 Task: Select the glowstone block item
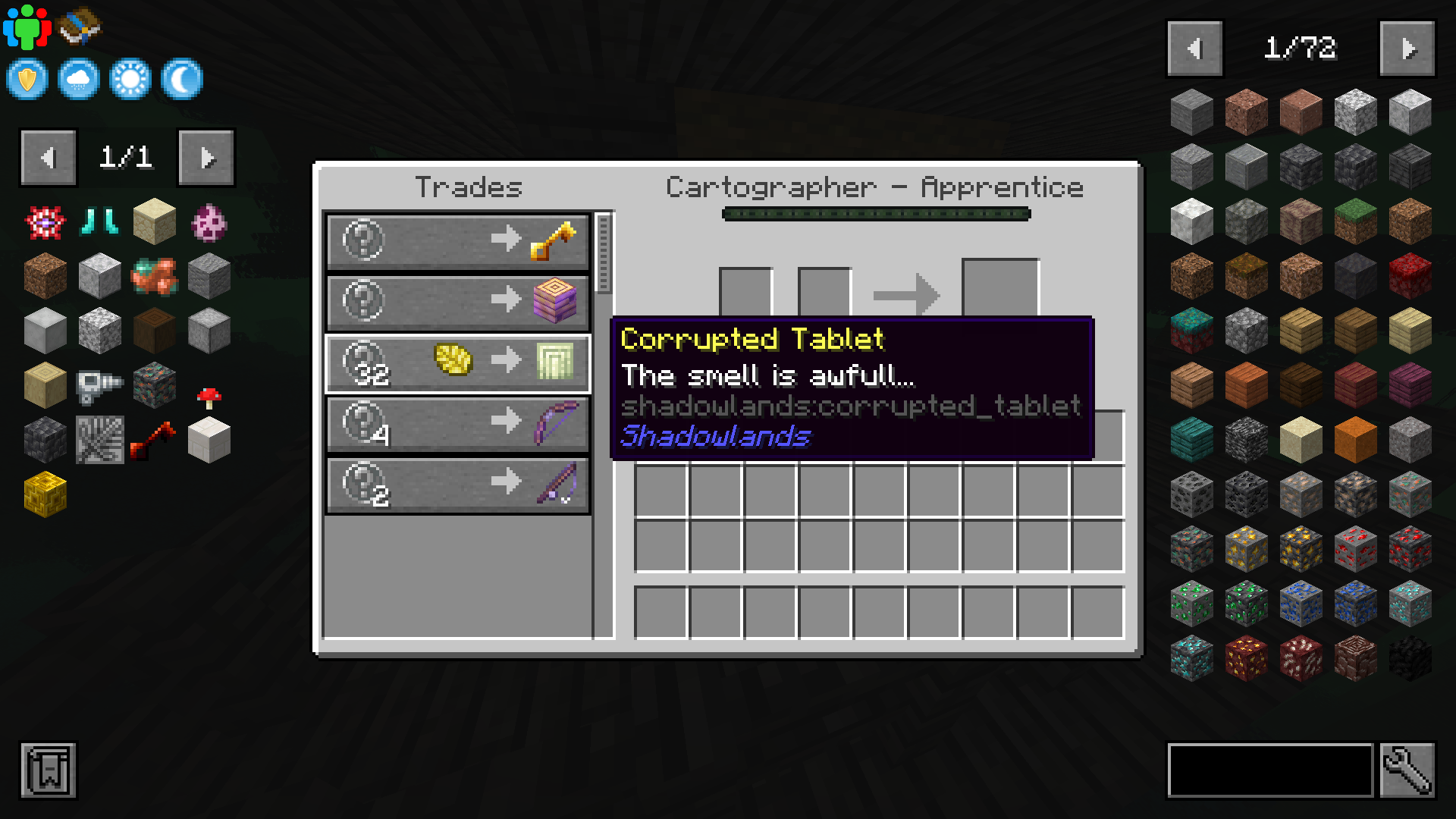point(44,494)
